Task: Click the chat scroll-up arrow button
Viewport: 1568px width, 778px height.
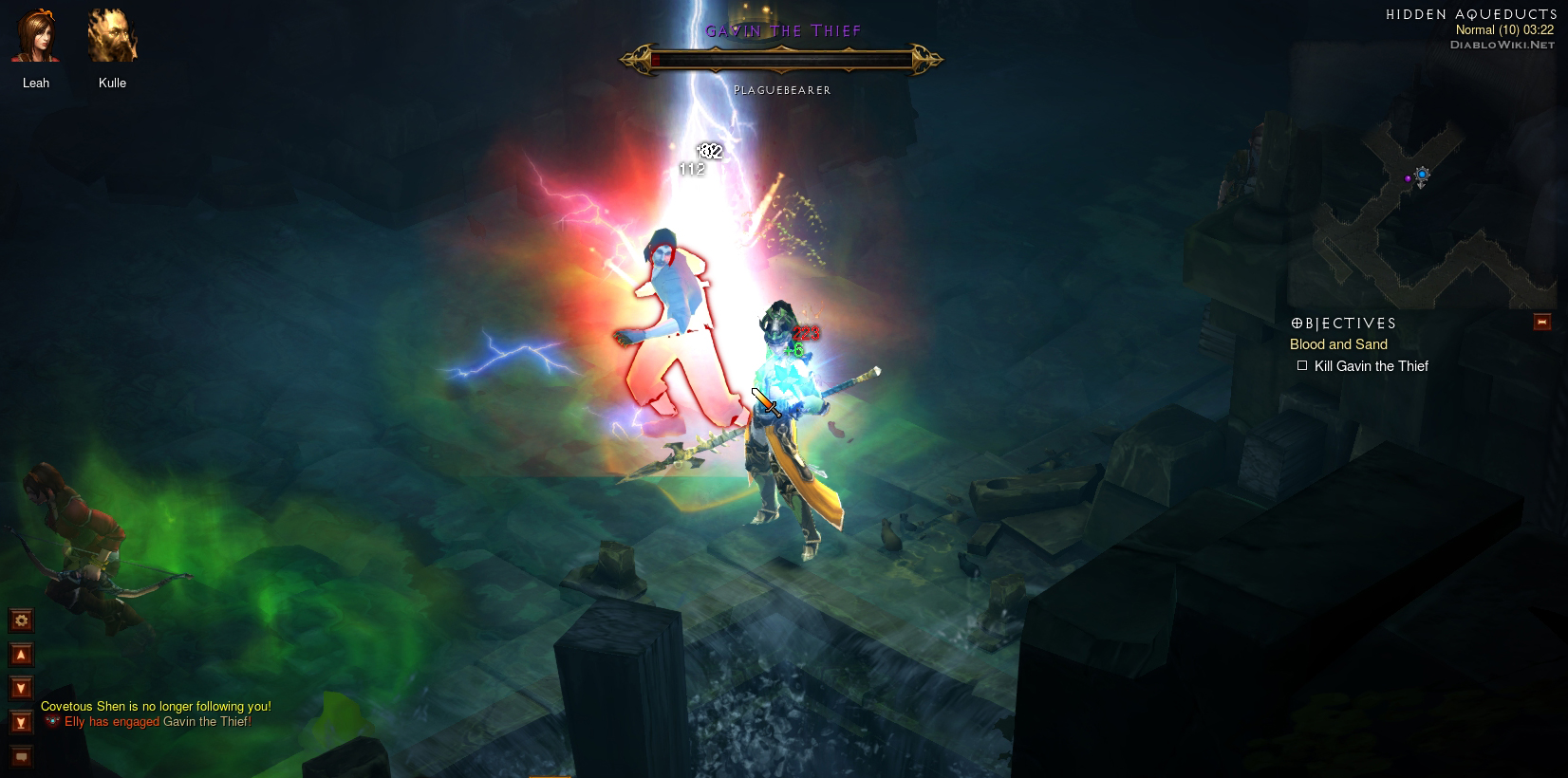Action: 21,655
